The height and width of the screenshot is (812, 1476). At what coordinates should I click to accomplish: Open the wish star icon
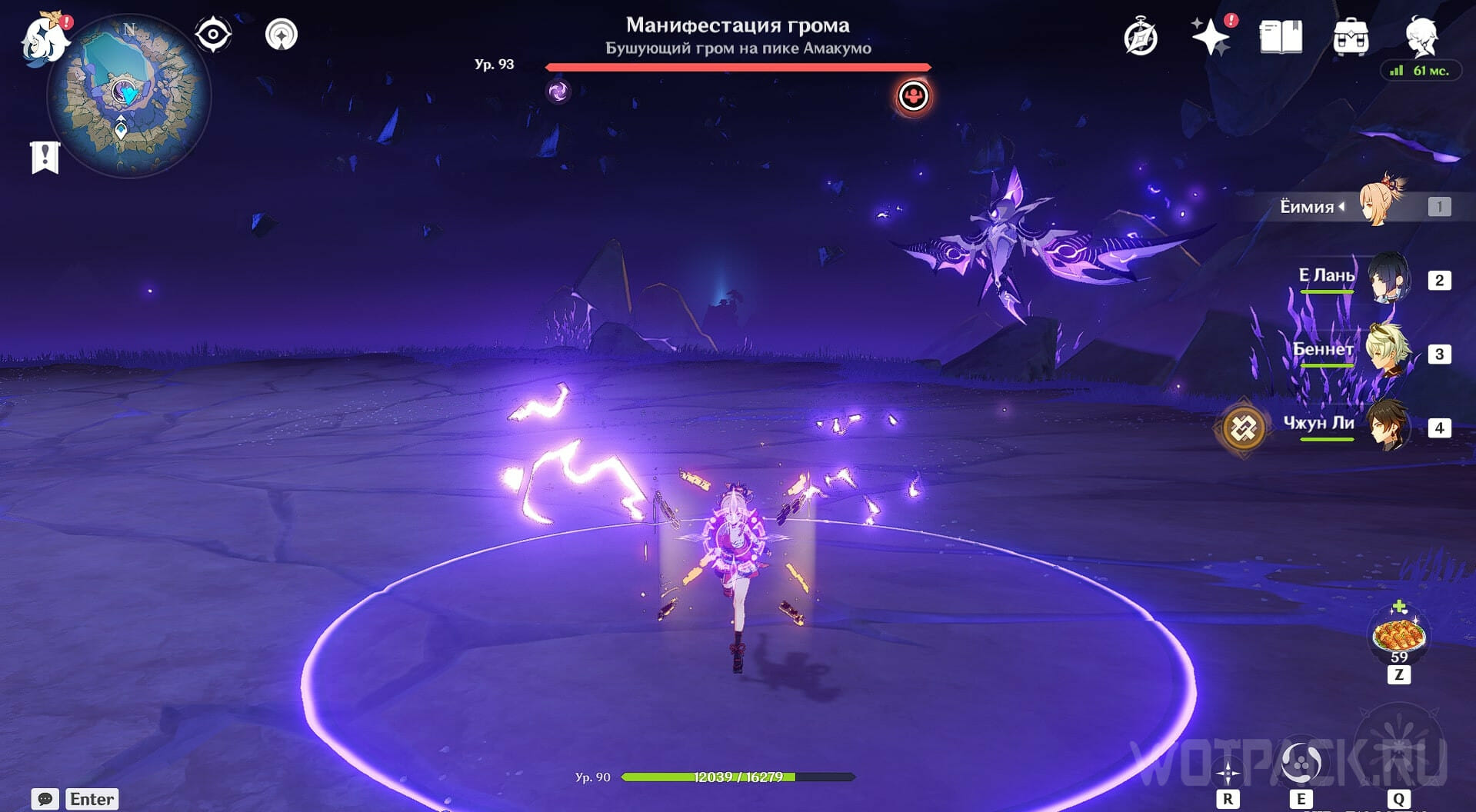[1211, 37]
